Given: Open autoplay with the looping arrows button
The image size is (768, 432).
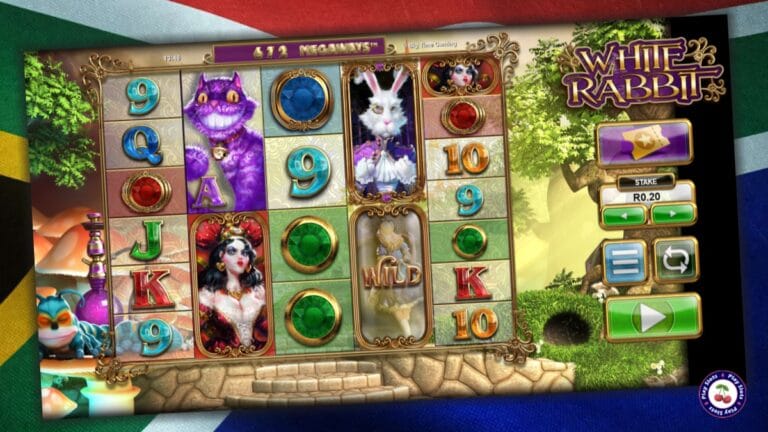Looking at the screenshot, I should point(676,260).
